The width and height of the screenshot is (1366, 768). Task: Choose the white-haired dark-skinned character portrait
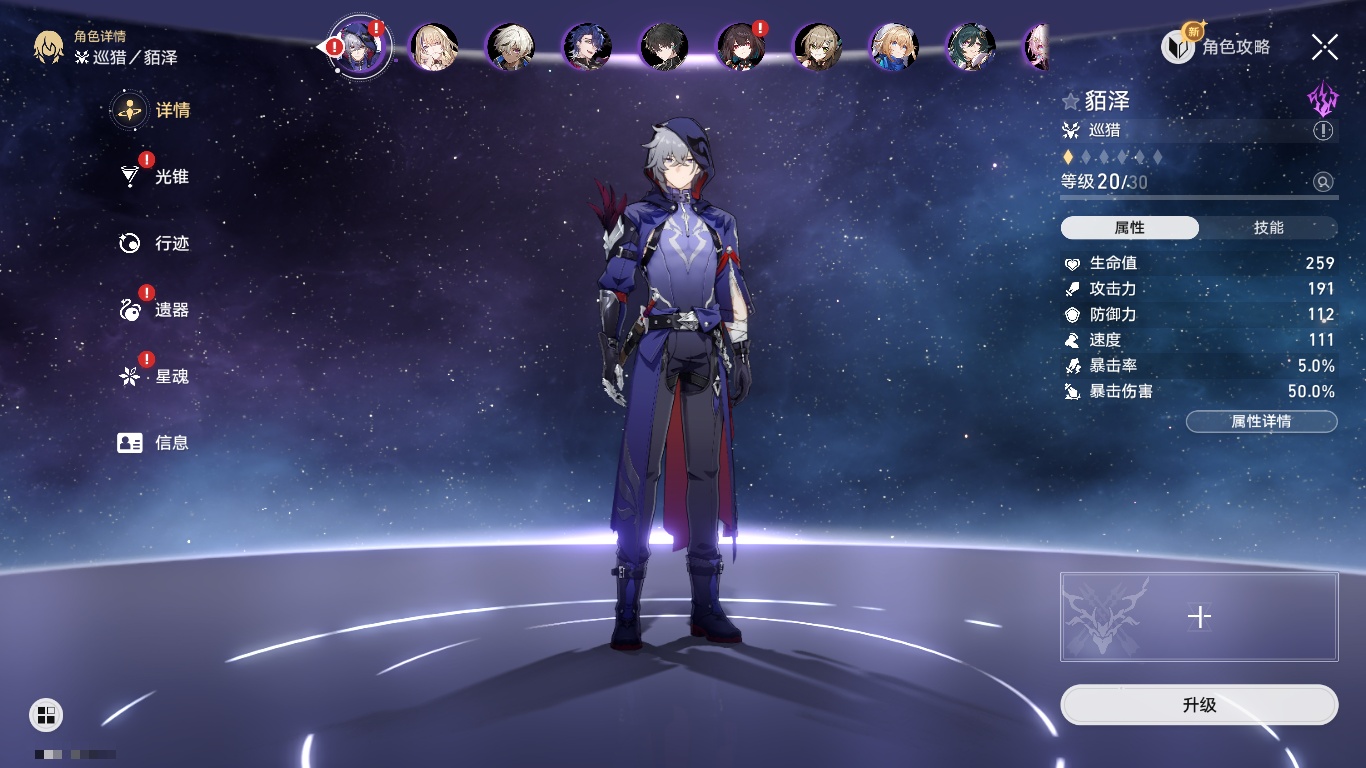[511, 47]
